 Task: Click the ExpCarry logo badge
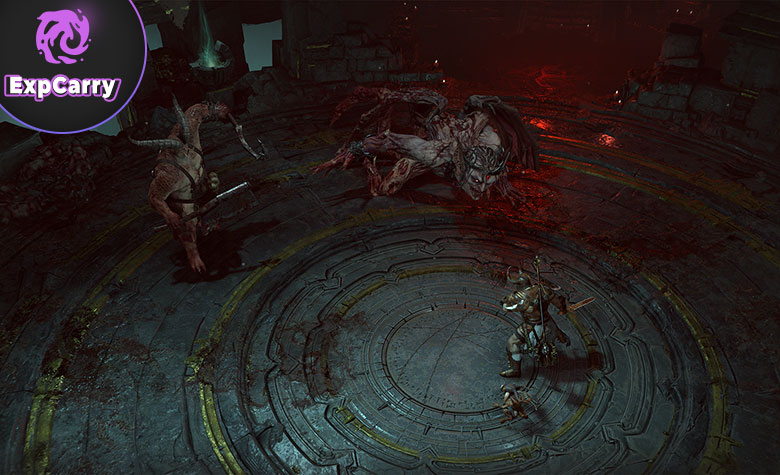62,56
